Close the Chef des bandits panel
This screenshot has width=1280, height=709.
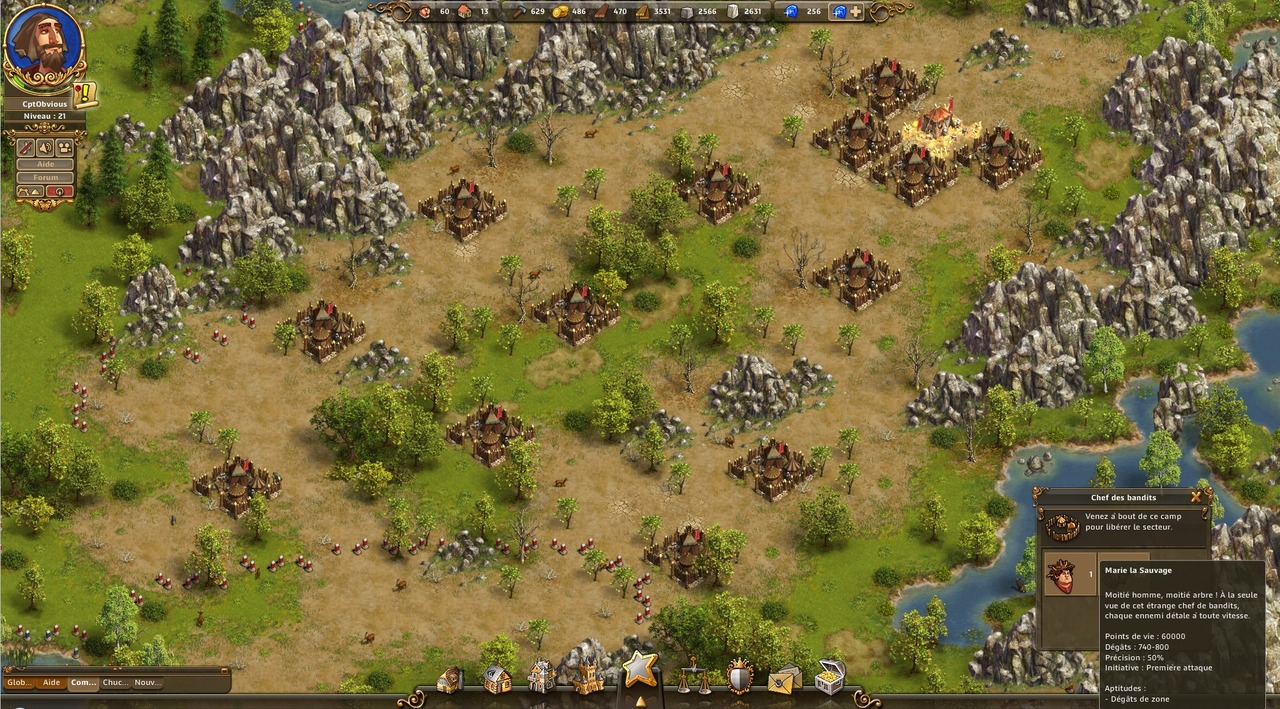pos(1196,496)
